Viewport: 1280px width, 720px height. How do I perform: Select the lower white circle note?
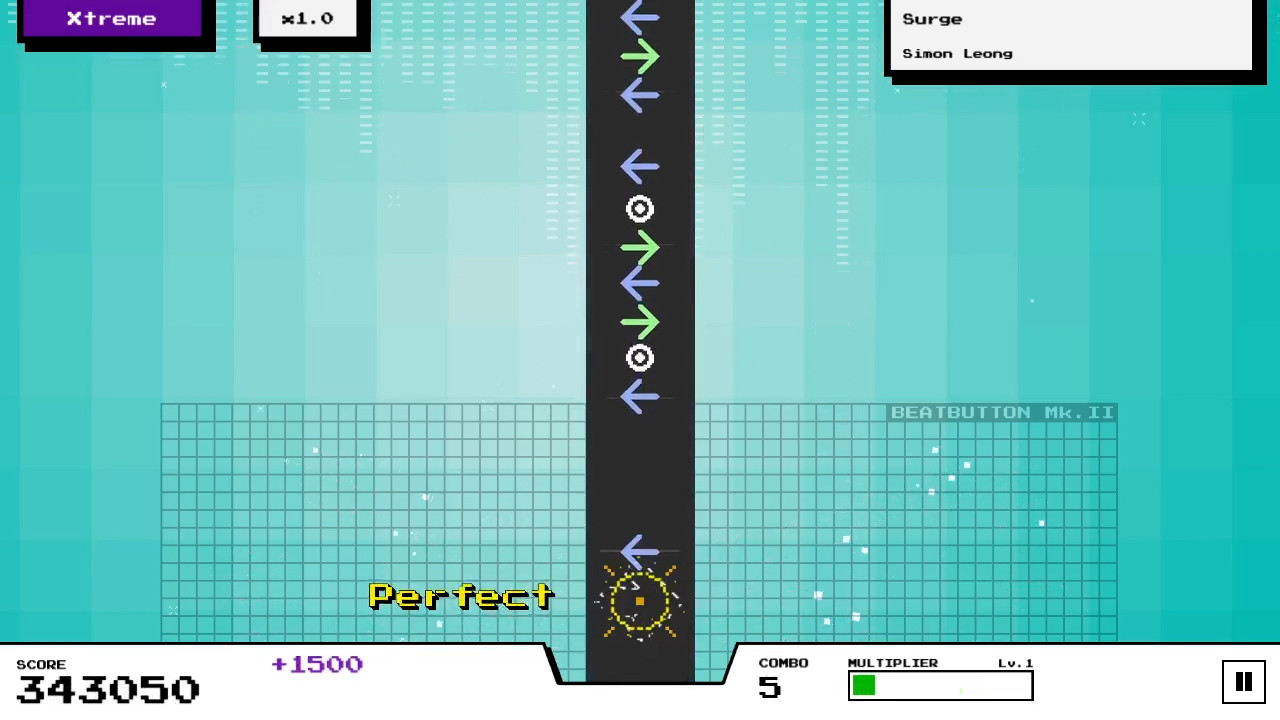tap(640, 358)
